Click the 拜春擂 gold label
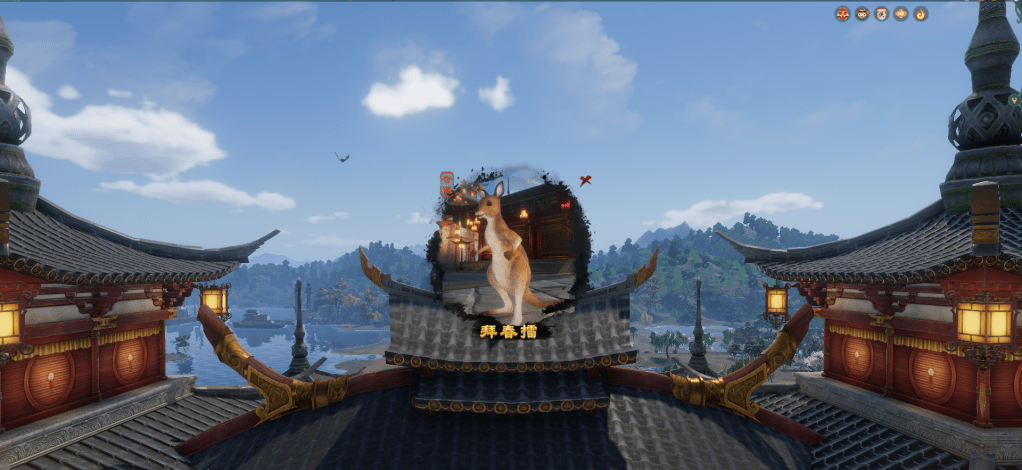1022x470 pixels. point(509,329)
